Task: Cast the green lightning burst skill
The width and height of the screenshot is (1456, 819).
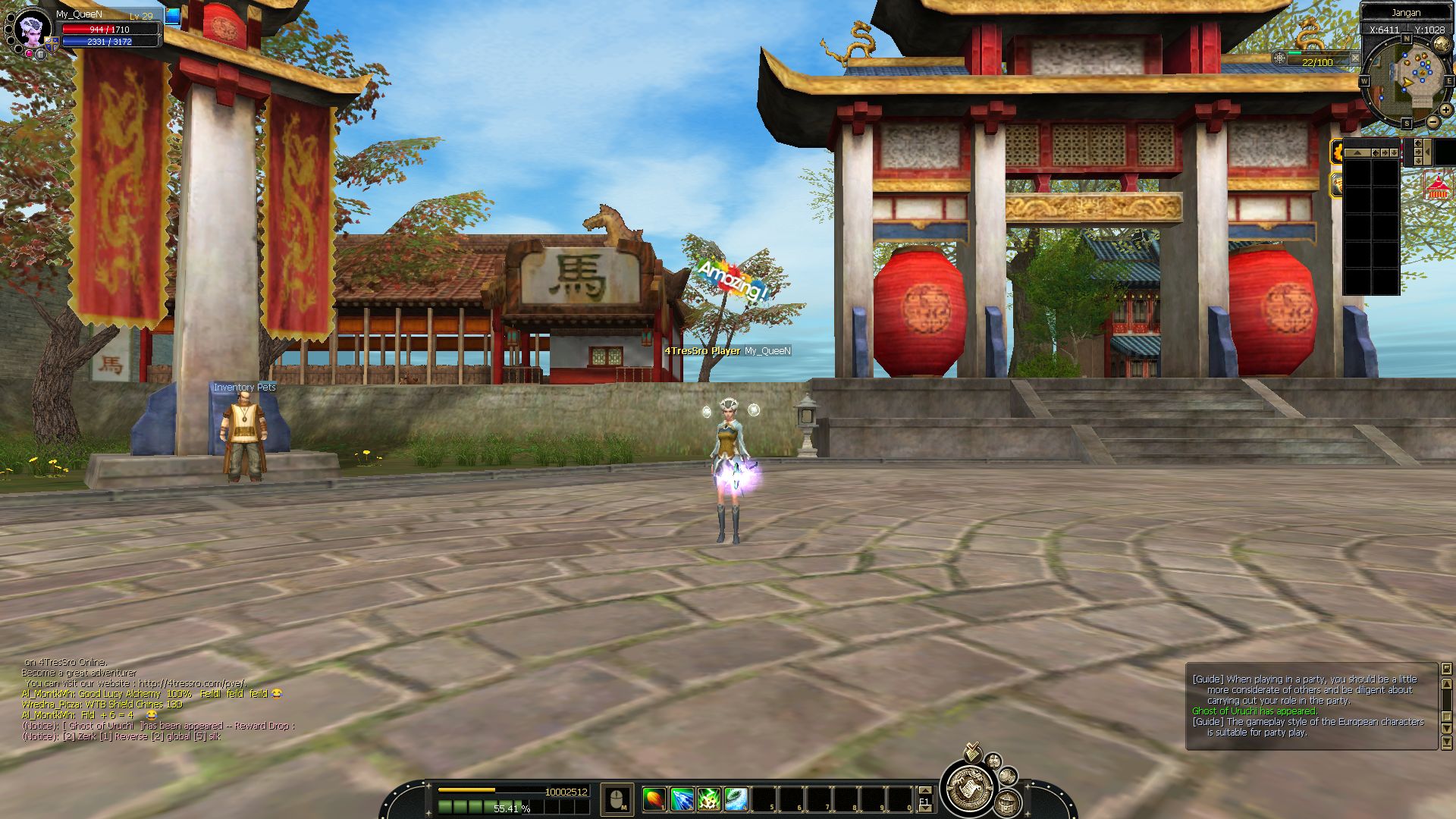Action: click(x=709, y=799)
